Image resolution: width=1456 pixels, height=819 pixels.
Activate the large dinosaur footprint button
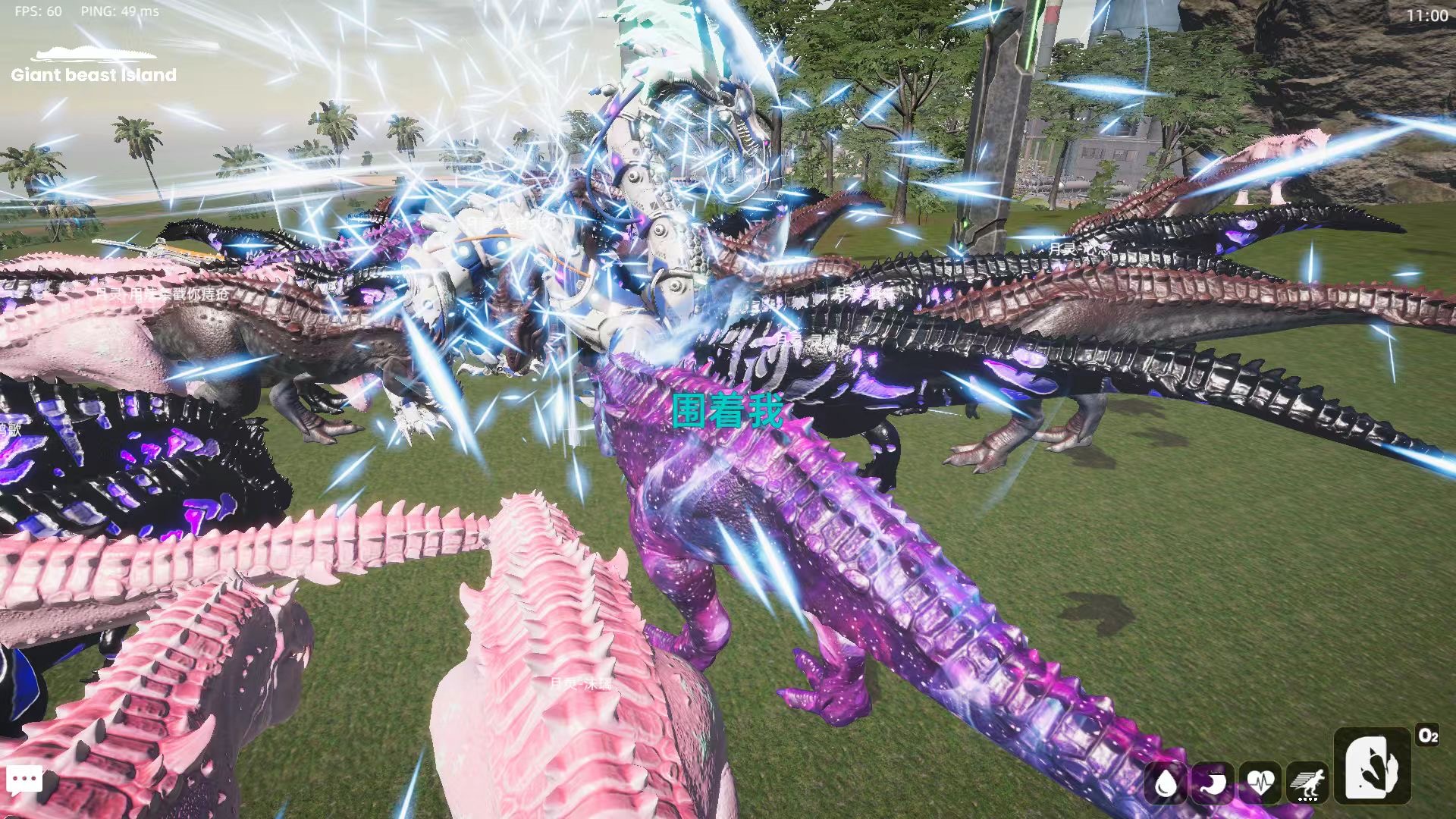point(1373,766)
